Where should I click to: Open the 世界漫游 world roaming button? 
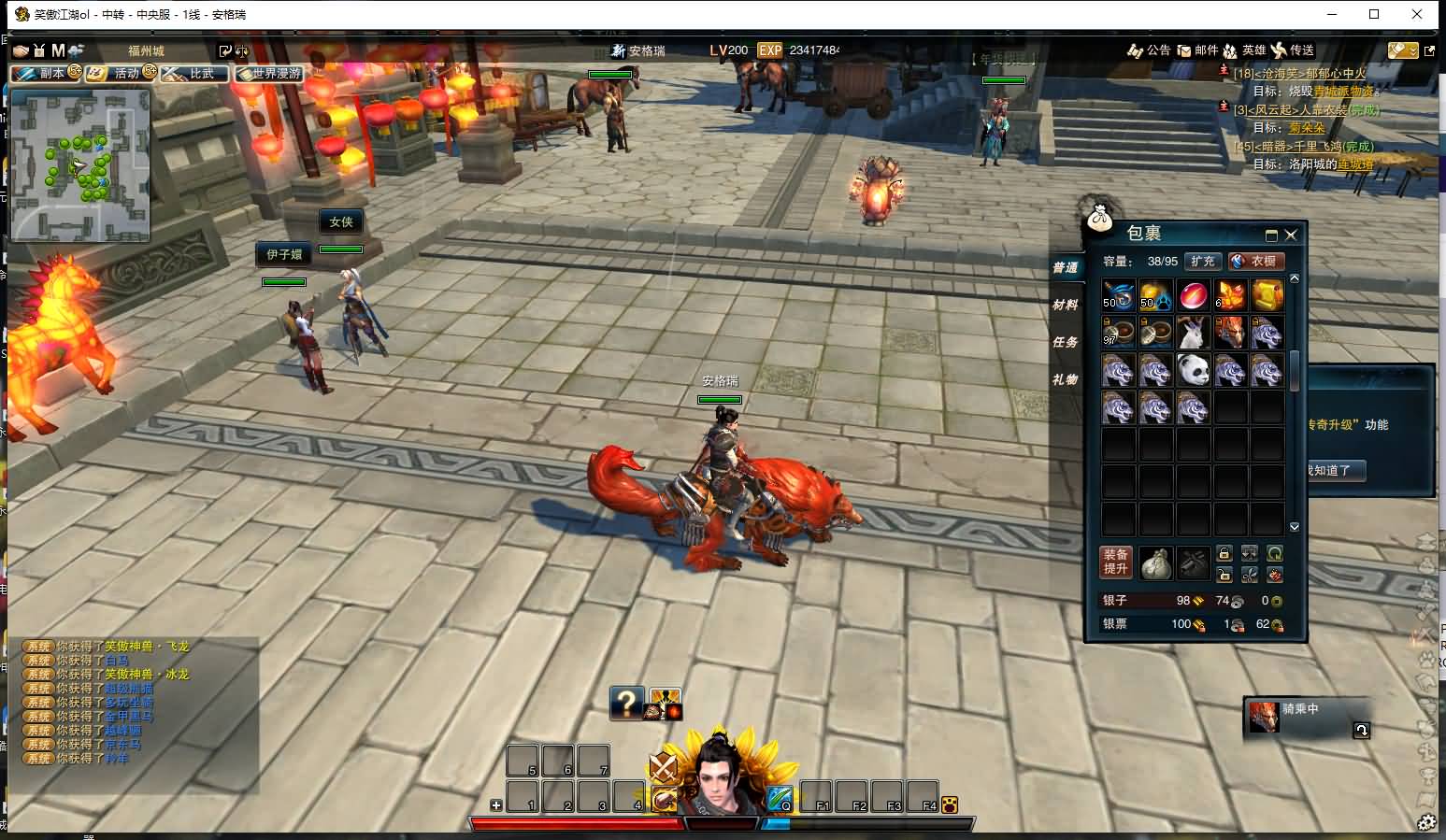point(270,73)
